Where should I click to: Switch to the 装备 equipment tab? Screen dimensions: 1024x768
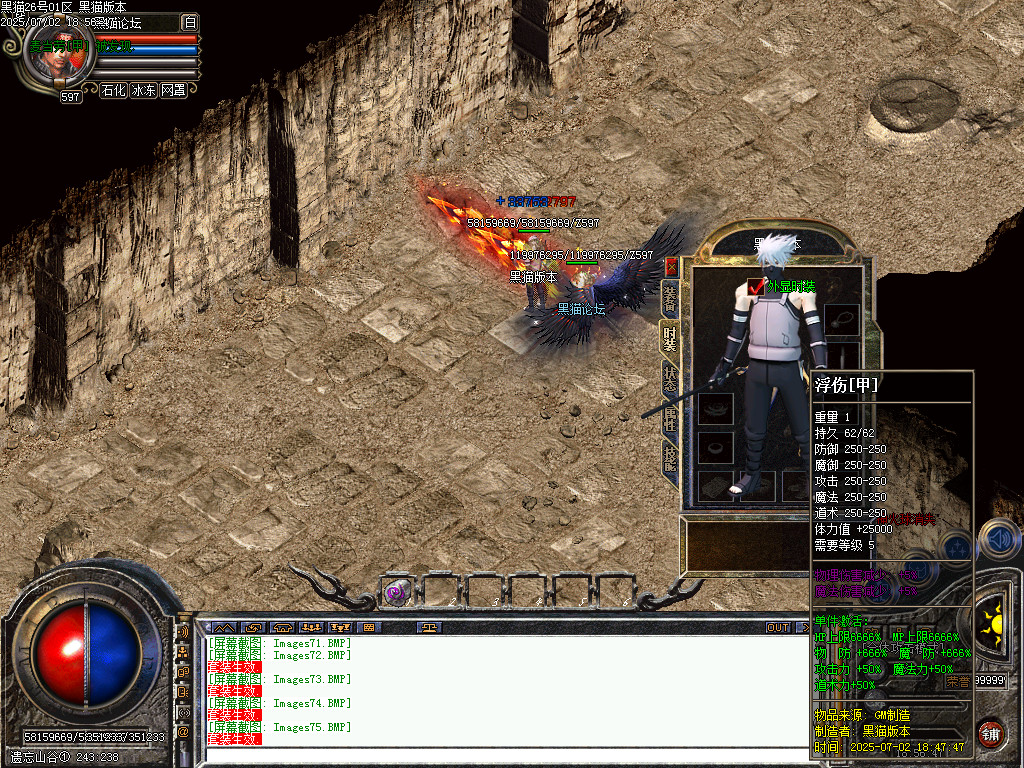(670, 297)
